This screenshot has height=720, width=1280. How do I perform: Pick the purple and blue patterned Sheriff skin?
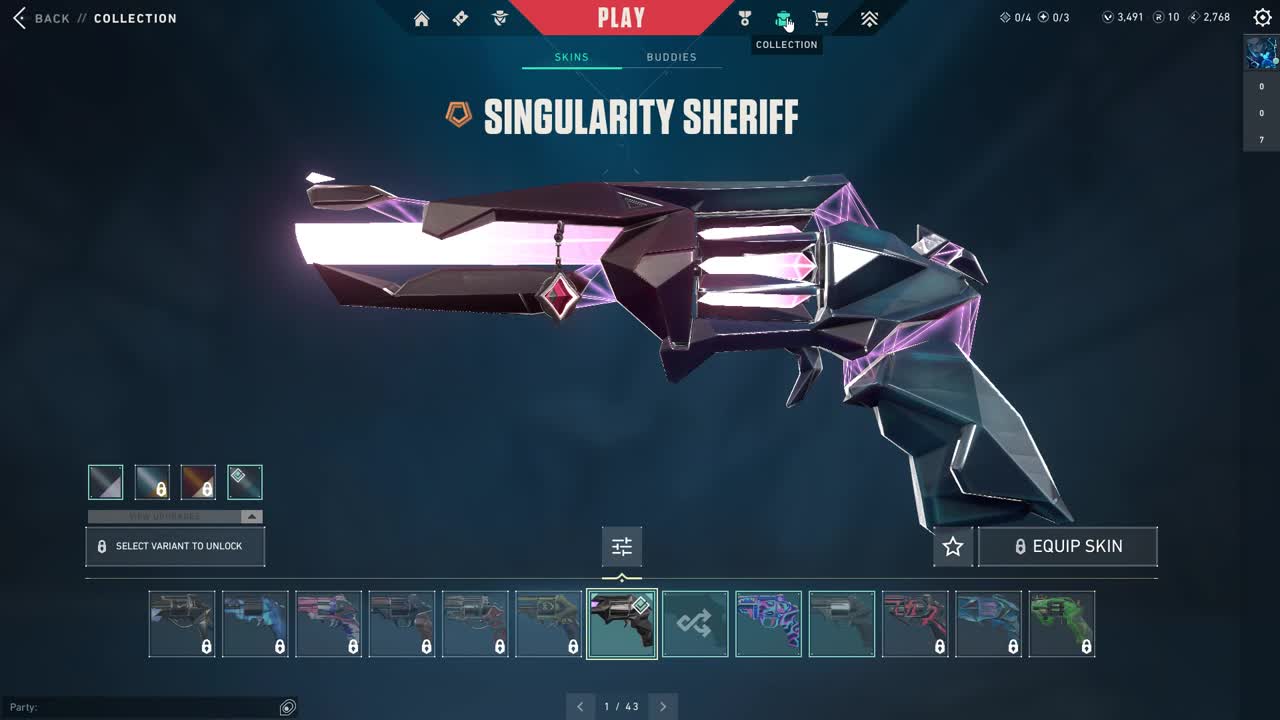[x=768, y=624]
